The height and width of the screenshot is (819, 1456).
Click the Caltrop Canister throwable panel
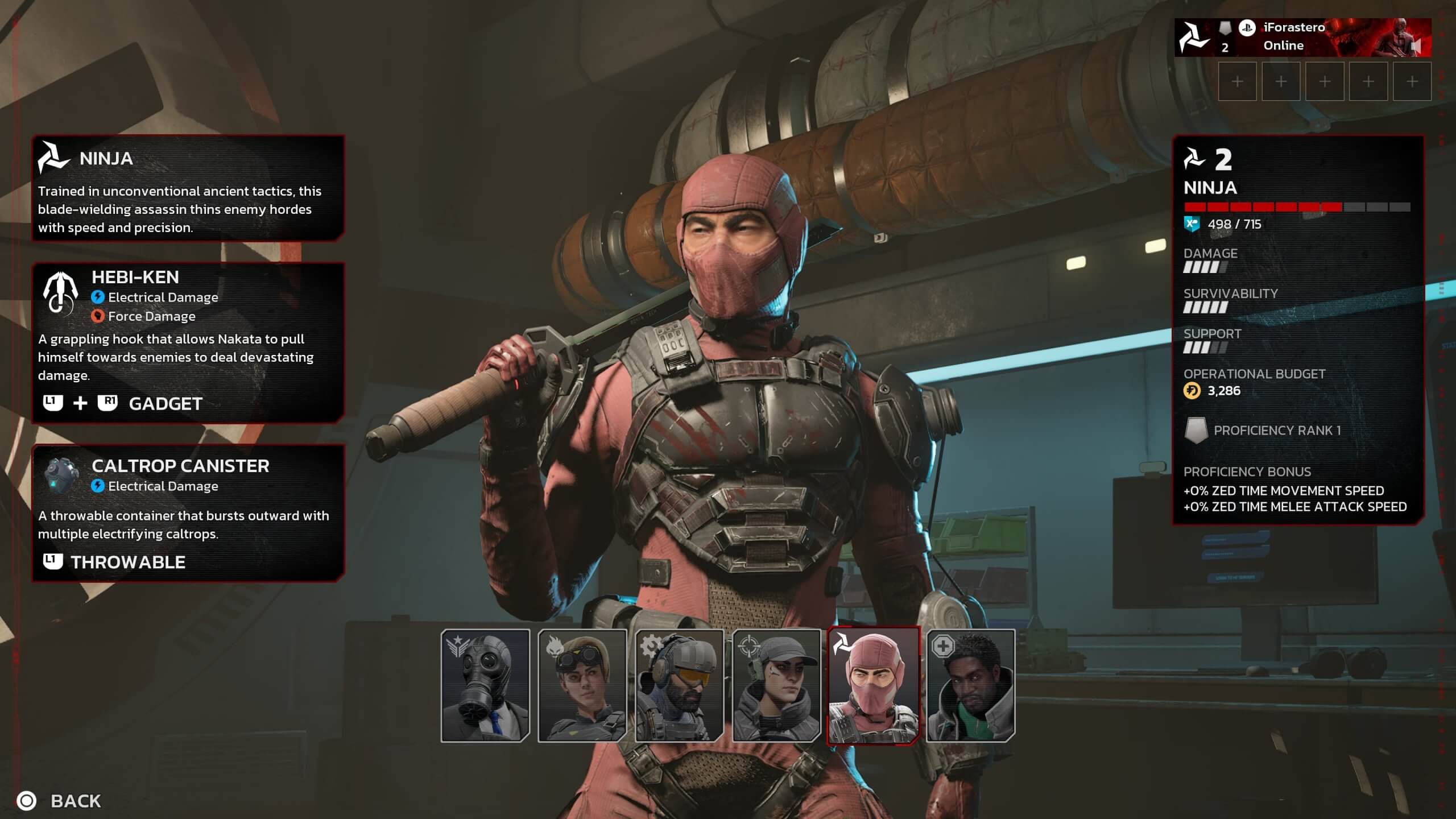188,513
